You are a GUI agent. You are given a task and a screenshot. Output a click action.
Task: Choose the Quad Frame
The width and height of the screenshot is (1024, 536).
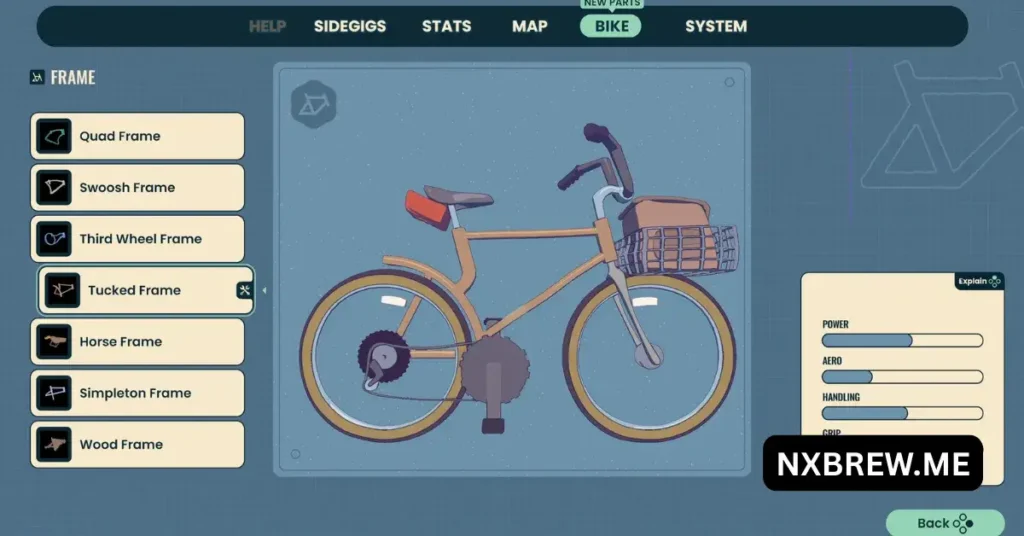[x=138, y=136]
